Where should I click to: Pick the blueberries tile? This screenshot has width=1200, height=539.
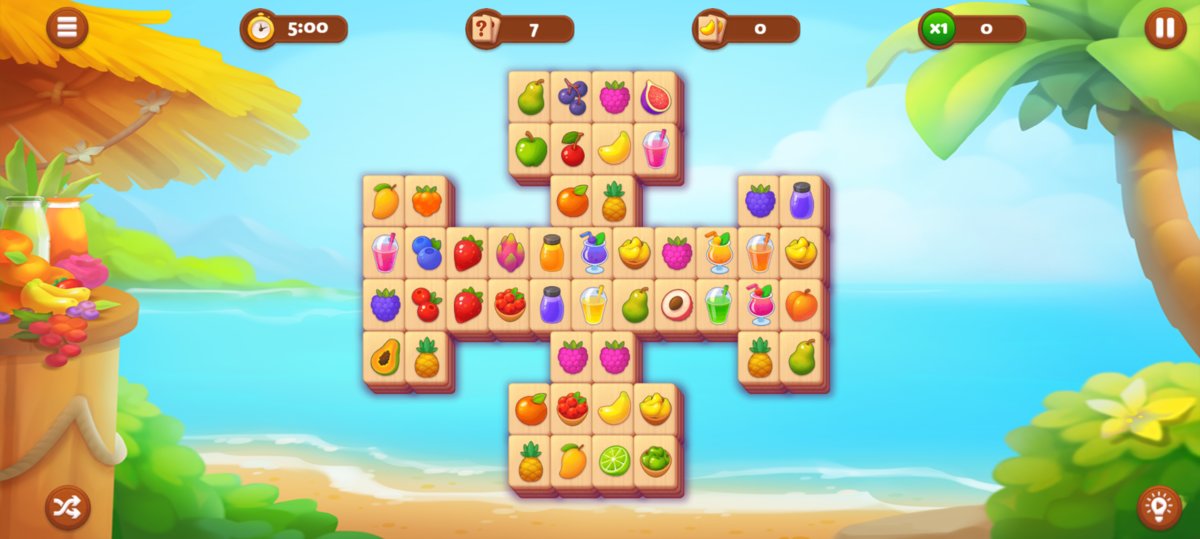click(x=426, y=253)
